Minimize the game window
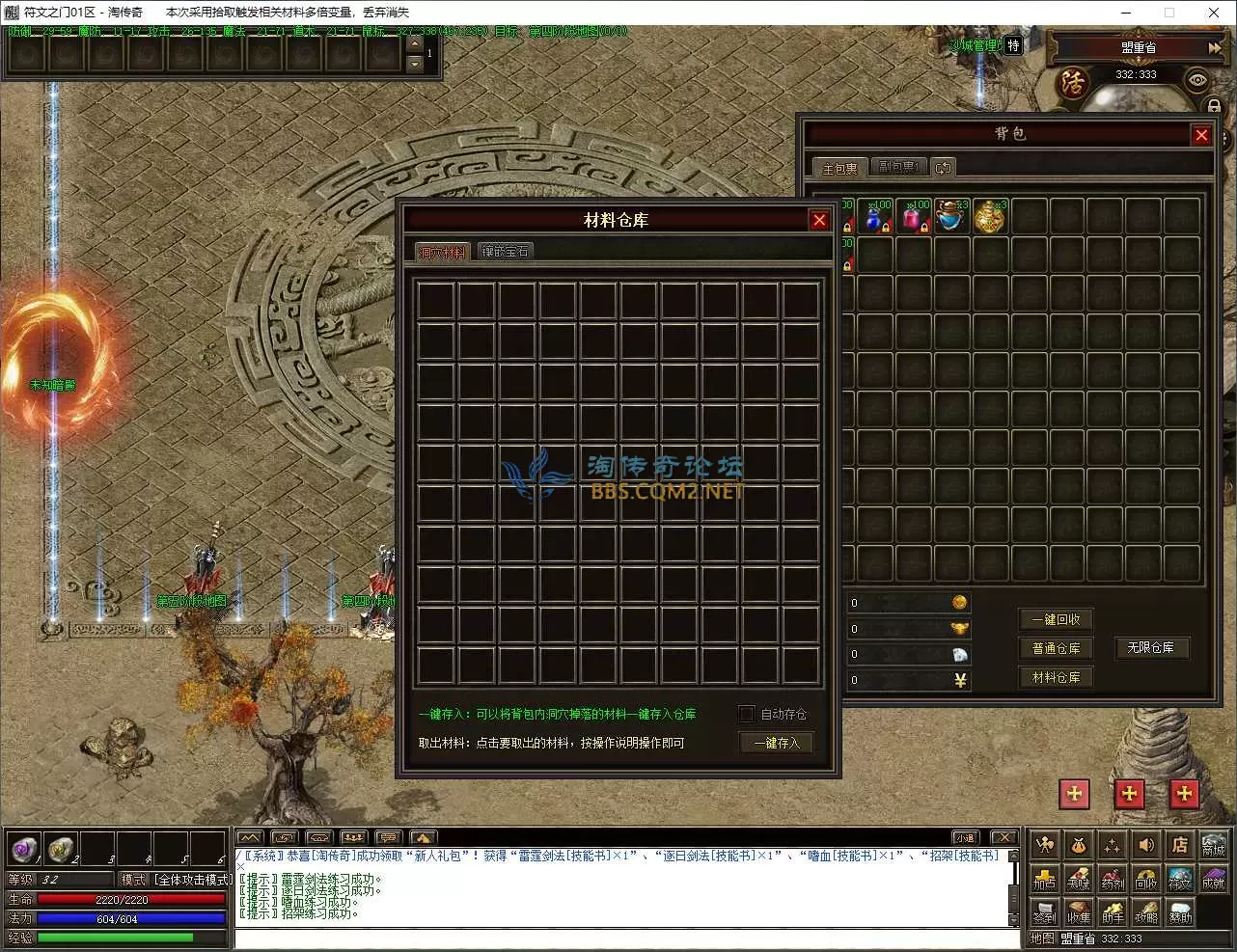The image size is (1237, 952). [x=1125, y=13]
